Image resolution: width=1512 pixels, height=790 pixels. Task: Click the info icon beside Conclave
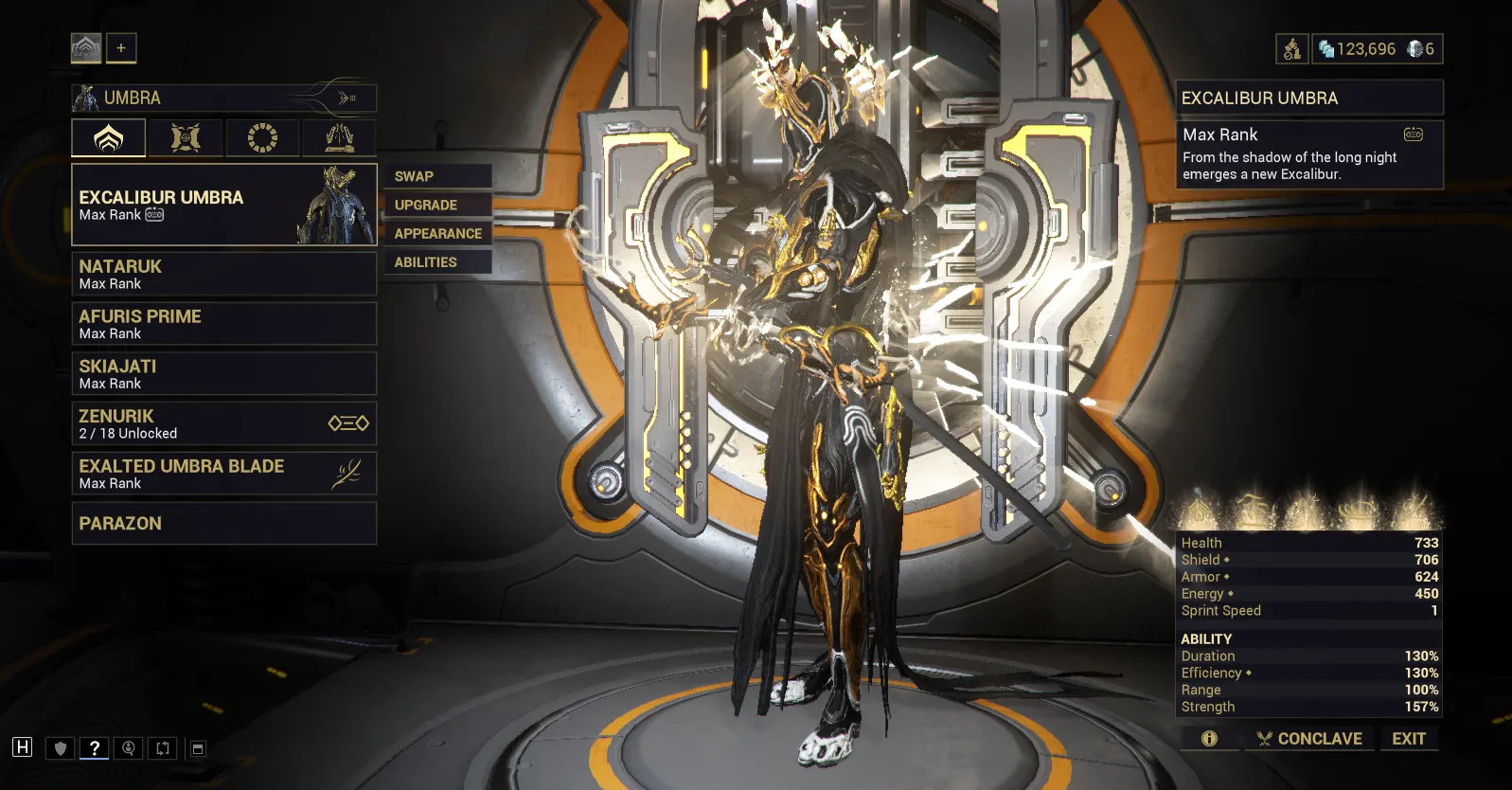pyautogui.click(x=1209, y=739)
